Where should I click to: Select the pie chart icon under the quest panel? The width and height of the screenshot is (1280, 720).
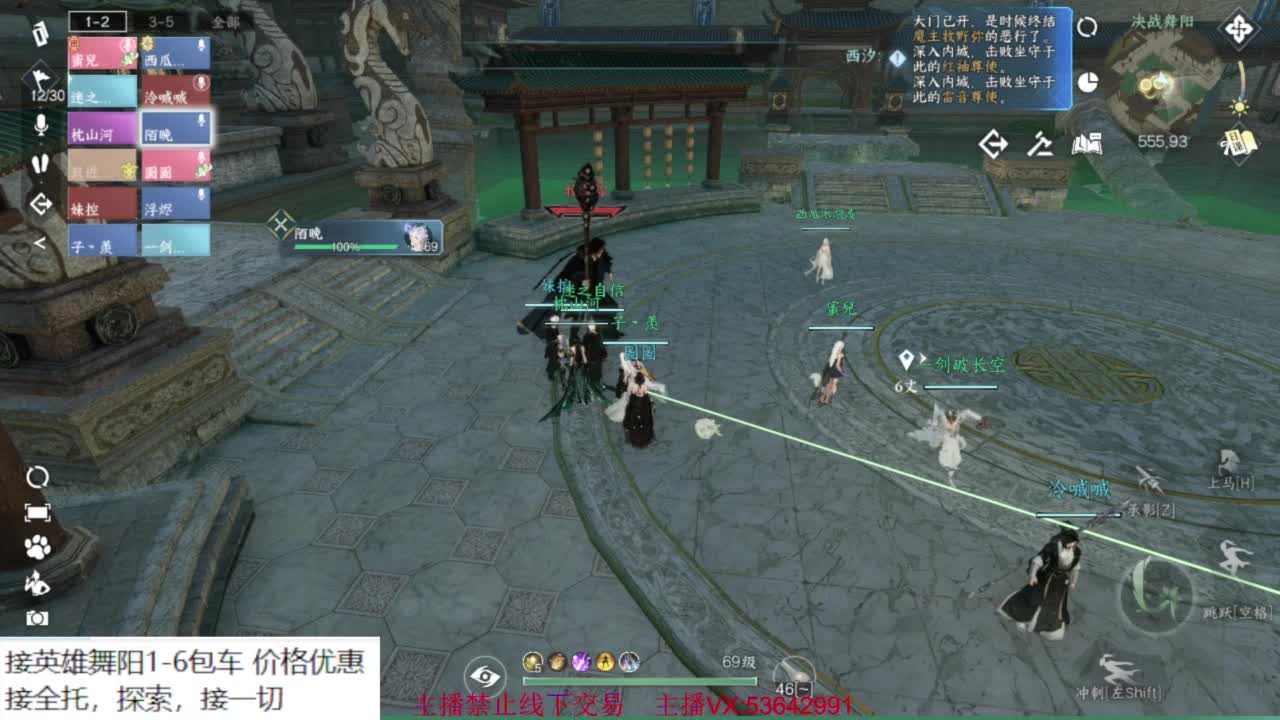(x=1086, y=82)
